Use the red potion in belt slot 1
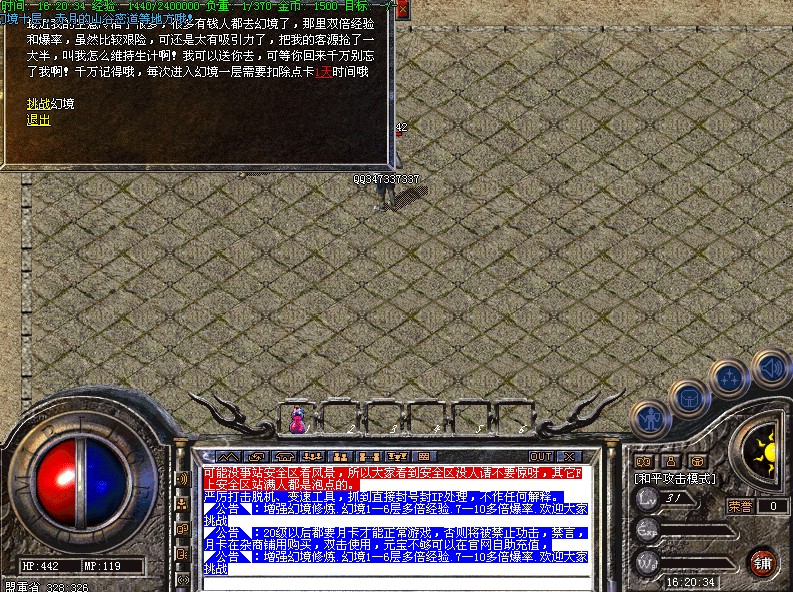 point(297,418)
